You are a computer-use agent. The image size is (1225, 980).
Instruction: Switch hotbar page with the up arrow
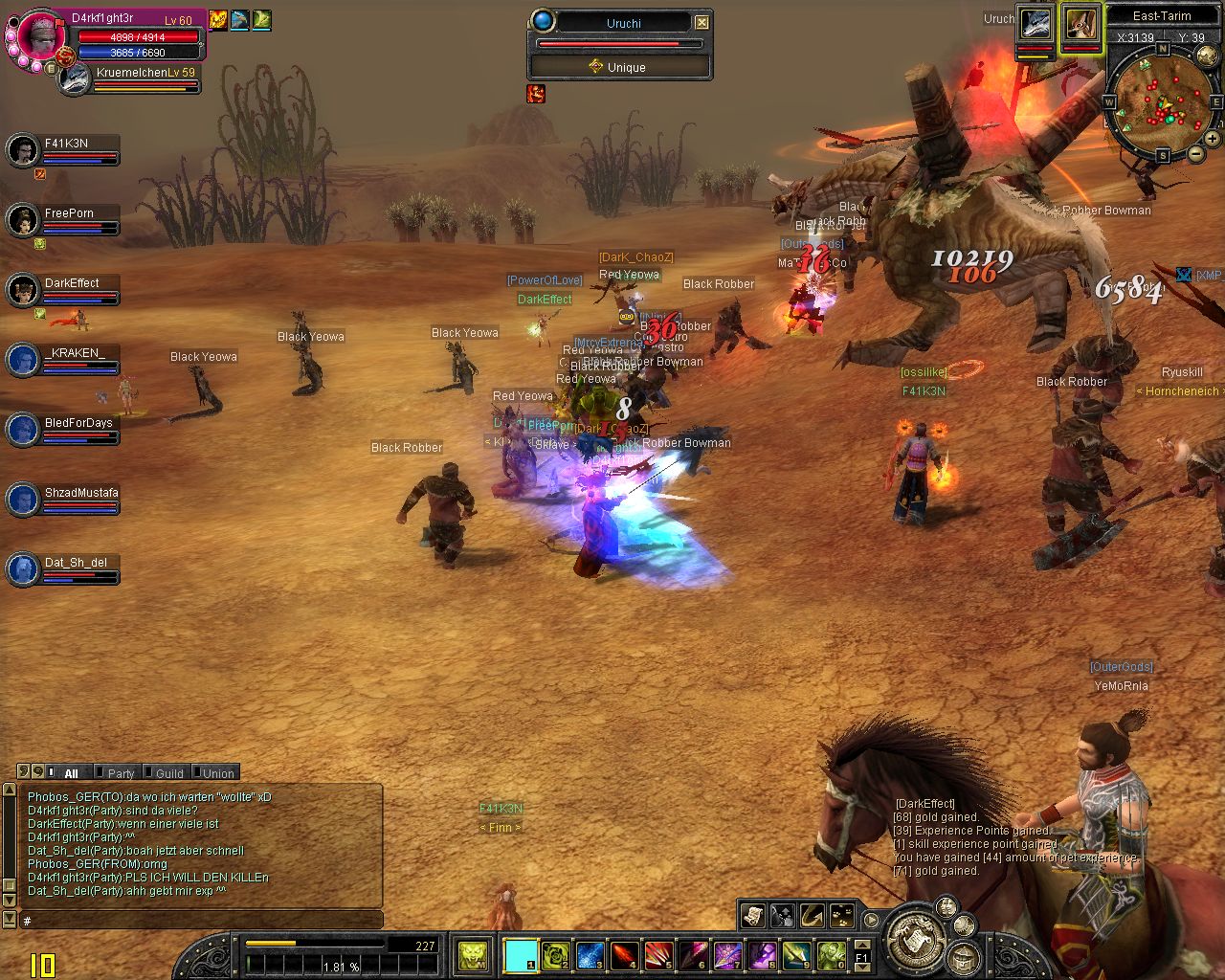pyautogui.click(x=861, y=946)
